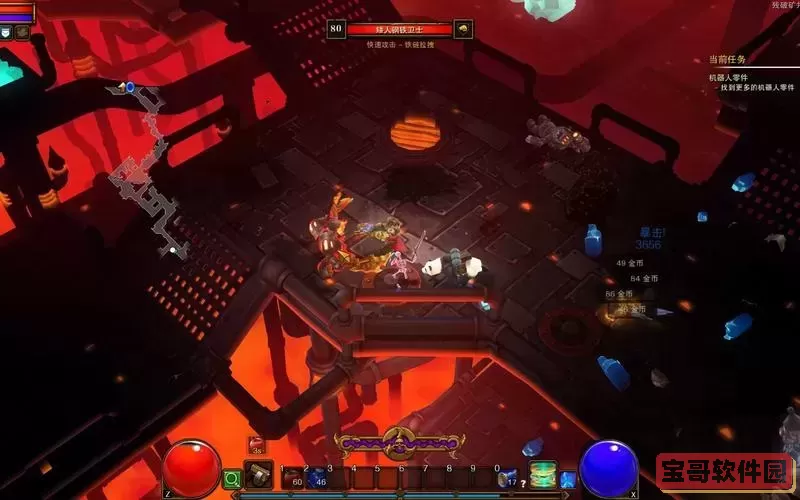Screen dimensions: 800x500
Task: Click the pet portrait shield icon
Action: [6, 32]
